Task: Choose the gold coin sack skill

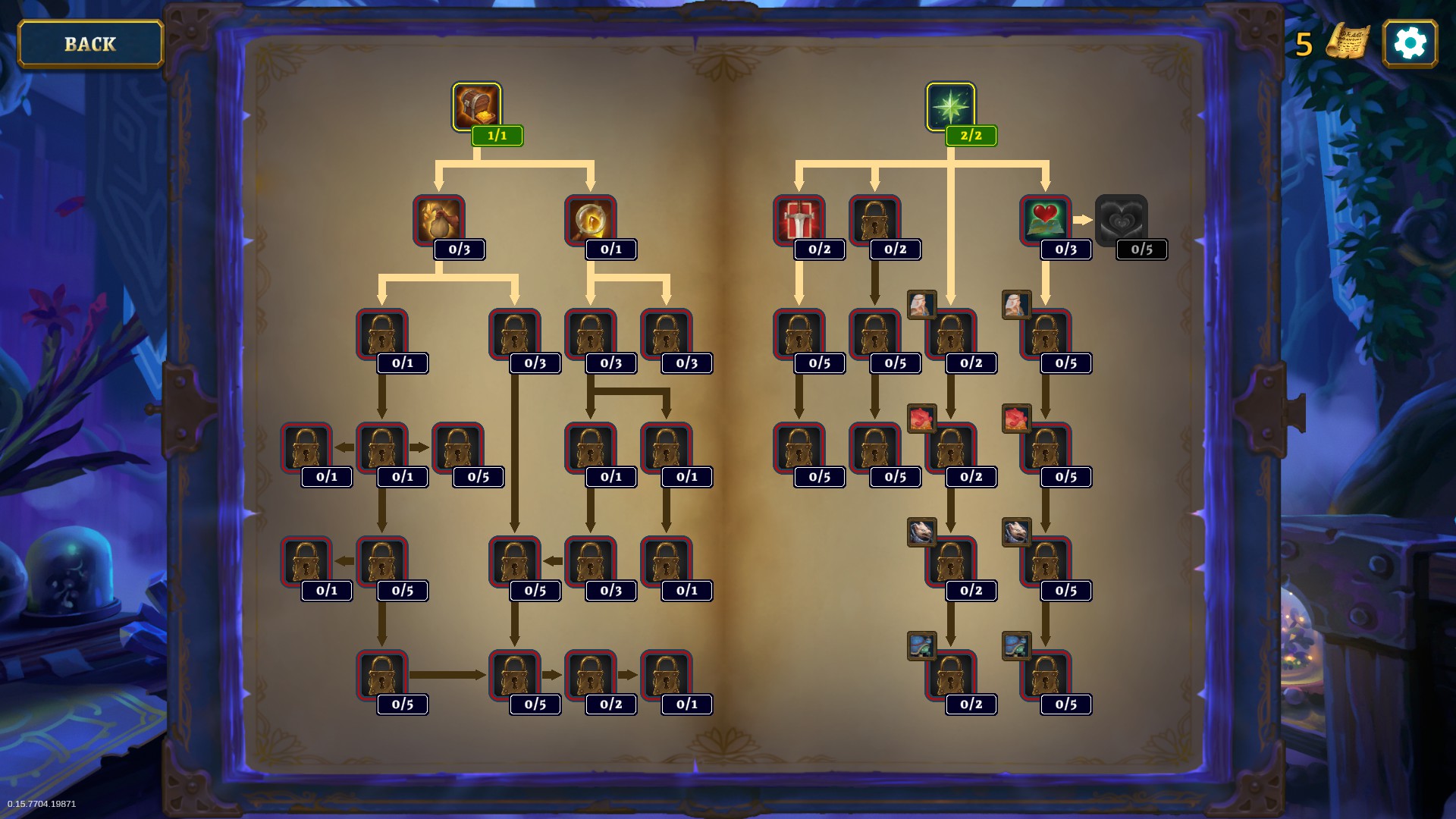Action: click(x=438, y=220)
